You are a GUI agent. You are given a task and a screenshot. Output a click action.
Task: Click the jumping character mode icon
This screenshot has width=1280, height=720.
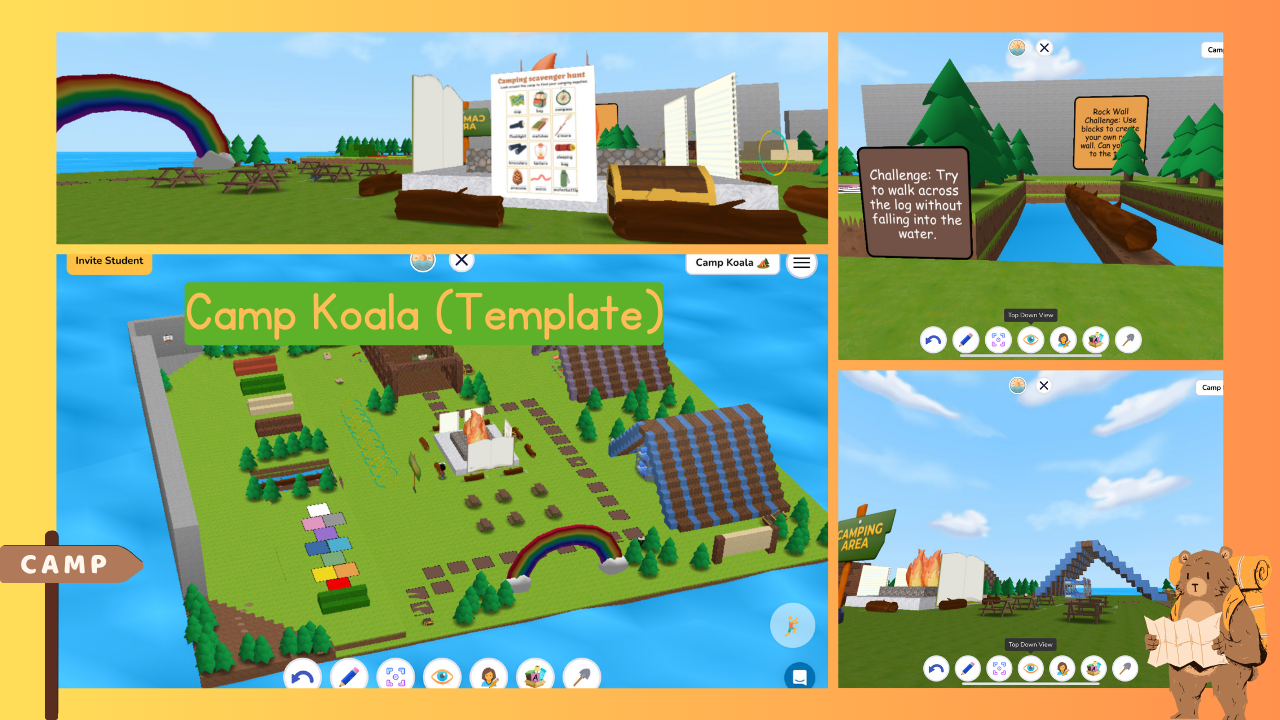pos(793,625)
